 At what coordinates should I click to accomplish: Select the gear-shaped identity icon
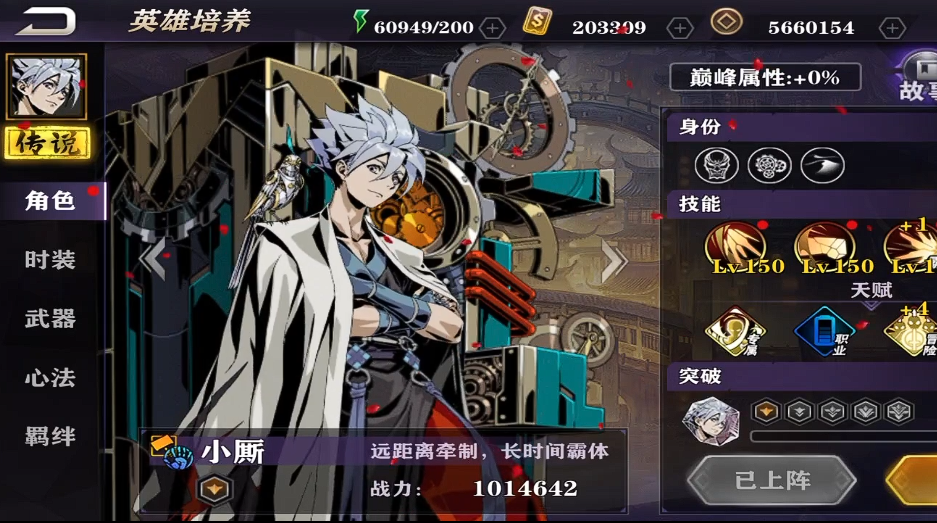click(769, 165)
